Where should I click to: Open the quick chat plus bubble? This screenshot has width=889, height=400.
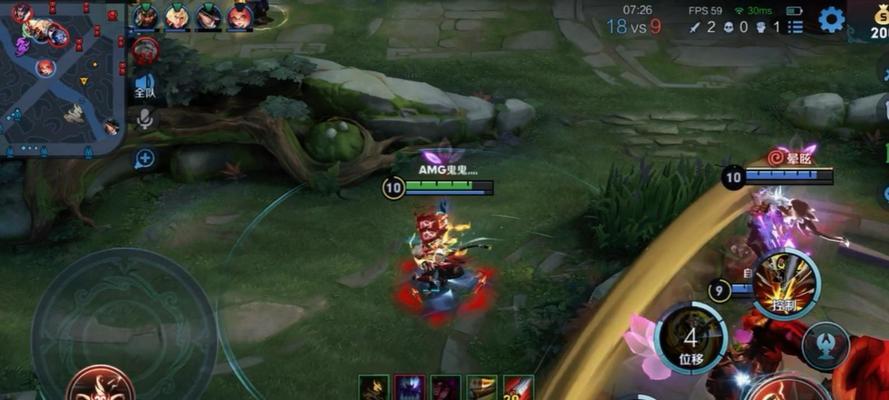coord(145,158)
